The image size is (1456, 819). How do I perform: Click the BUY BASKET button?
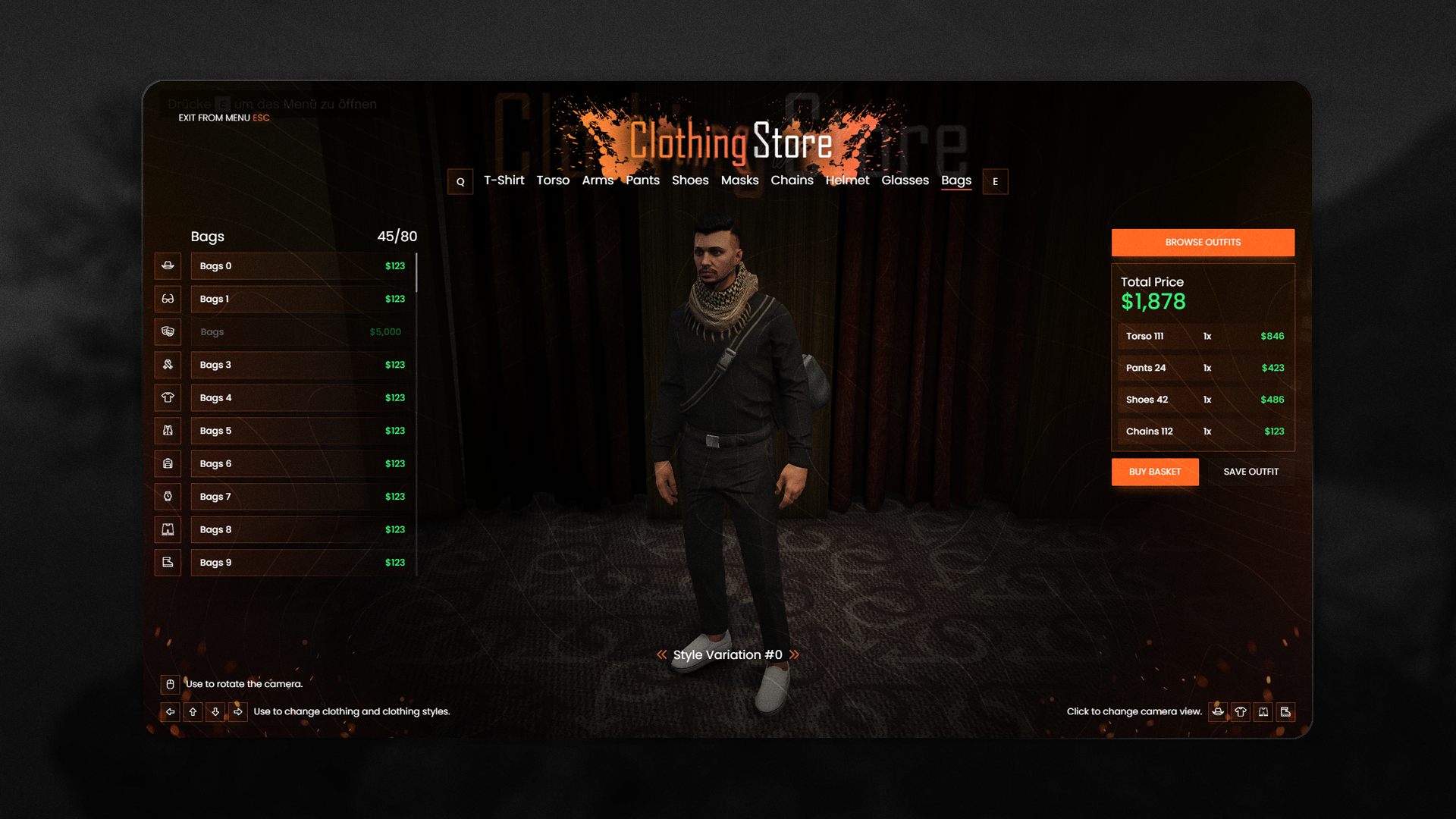(1155, 471)
